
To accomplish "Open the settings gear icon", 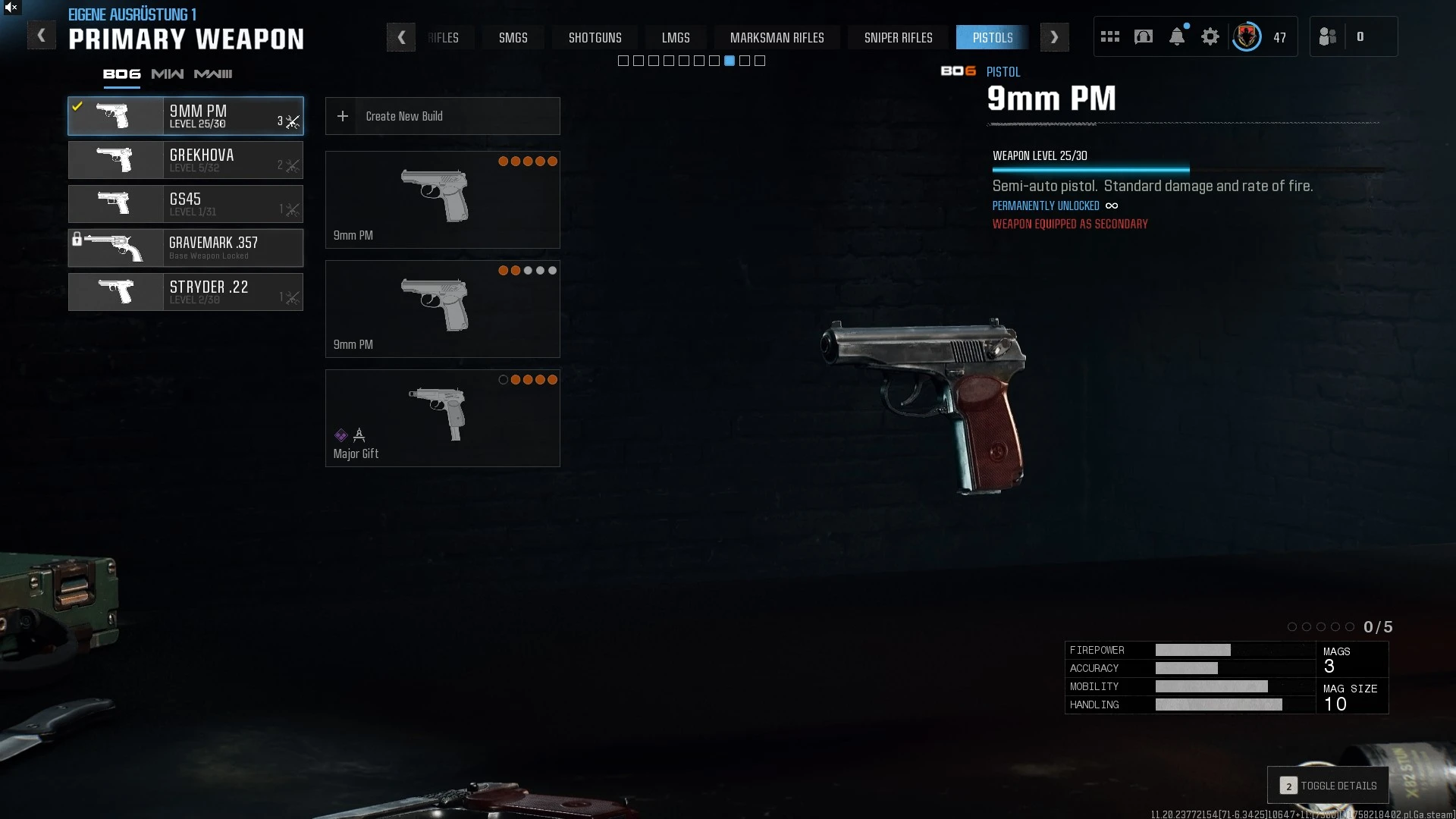I will [x=1210, y=36].
